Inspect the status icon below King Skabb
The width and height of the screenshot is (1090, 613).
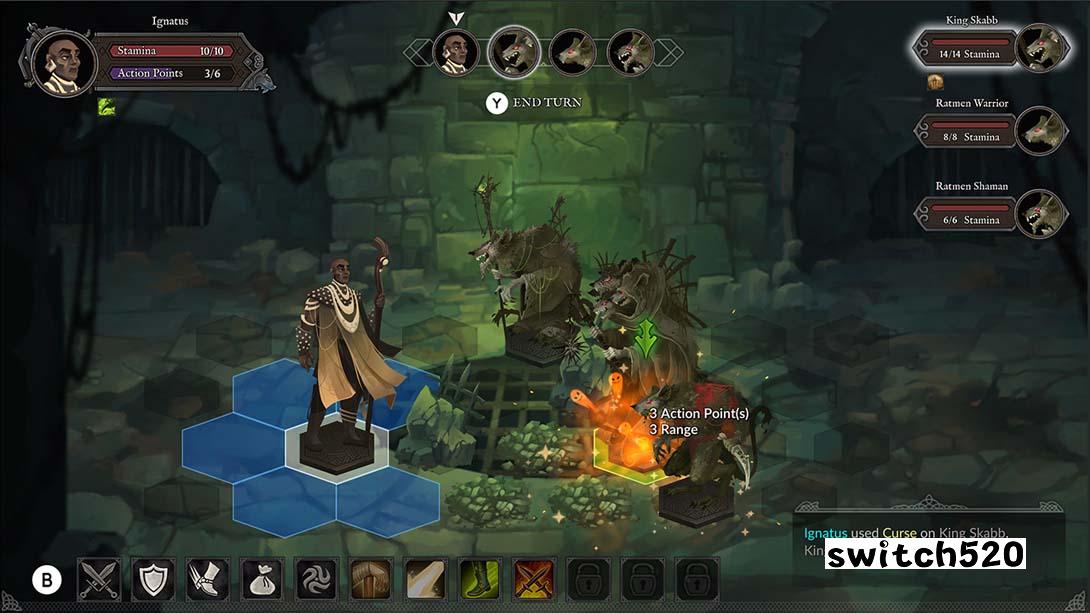tap(936, 82)
